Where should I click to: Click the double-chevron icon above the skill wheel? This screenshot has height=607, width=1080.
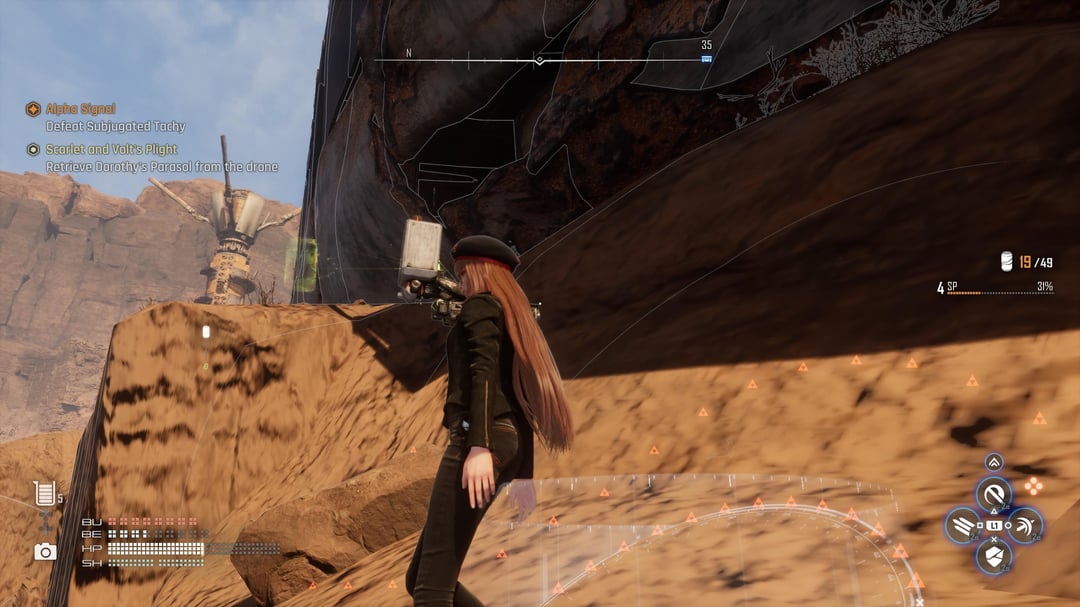[994, 462]
